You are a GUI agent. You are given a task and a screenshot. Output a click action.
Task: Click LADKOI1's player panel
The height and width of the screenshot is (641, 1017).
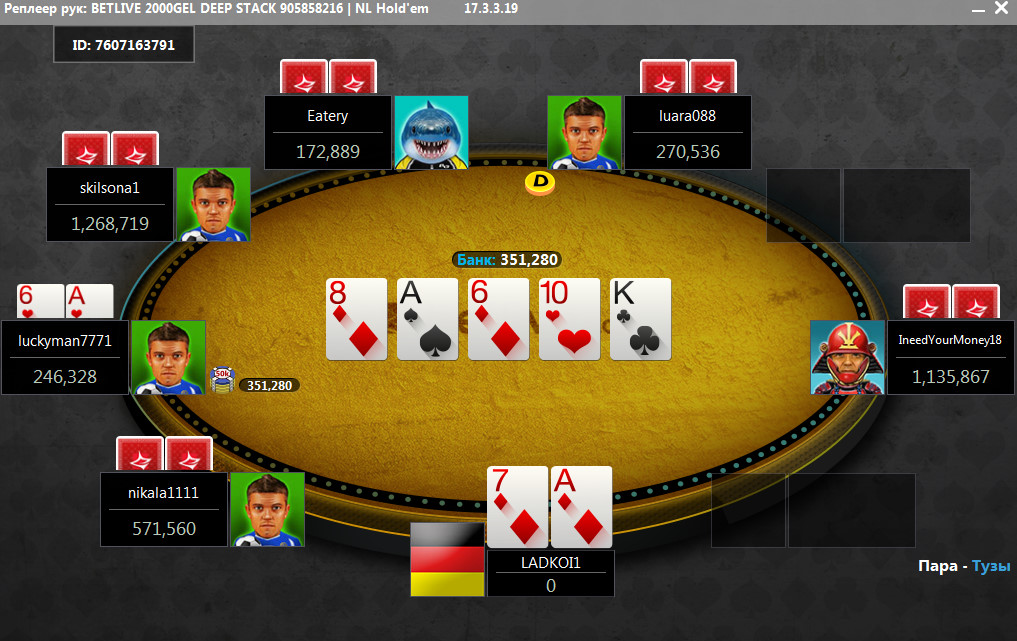(x=550, y=574)
